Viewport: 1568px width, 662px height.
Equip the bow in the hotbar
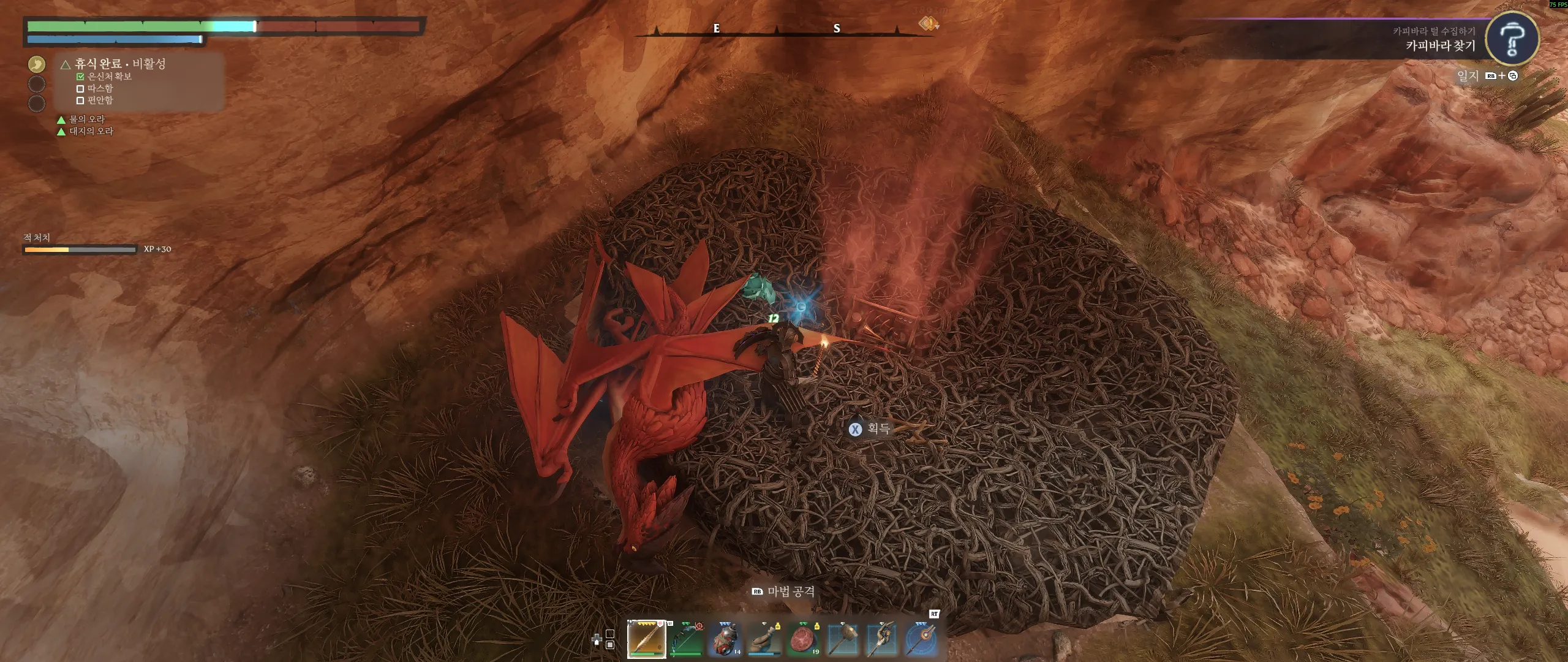click(x=687, y=639)
